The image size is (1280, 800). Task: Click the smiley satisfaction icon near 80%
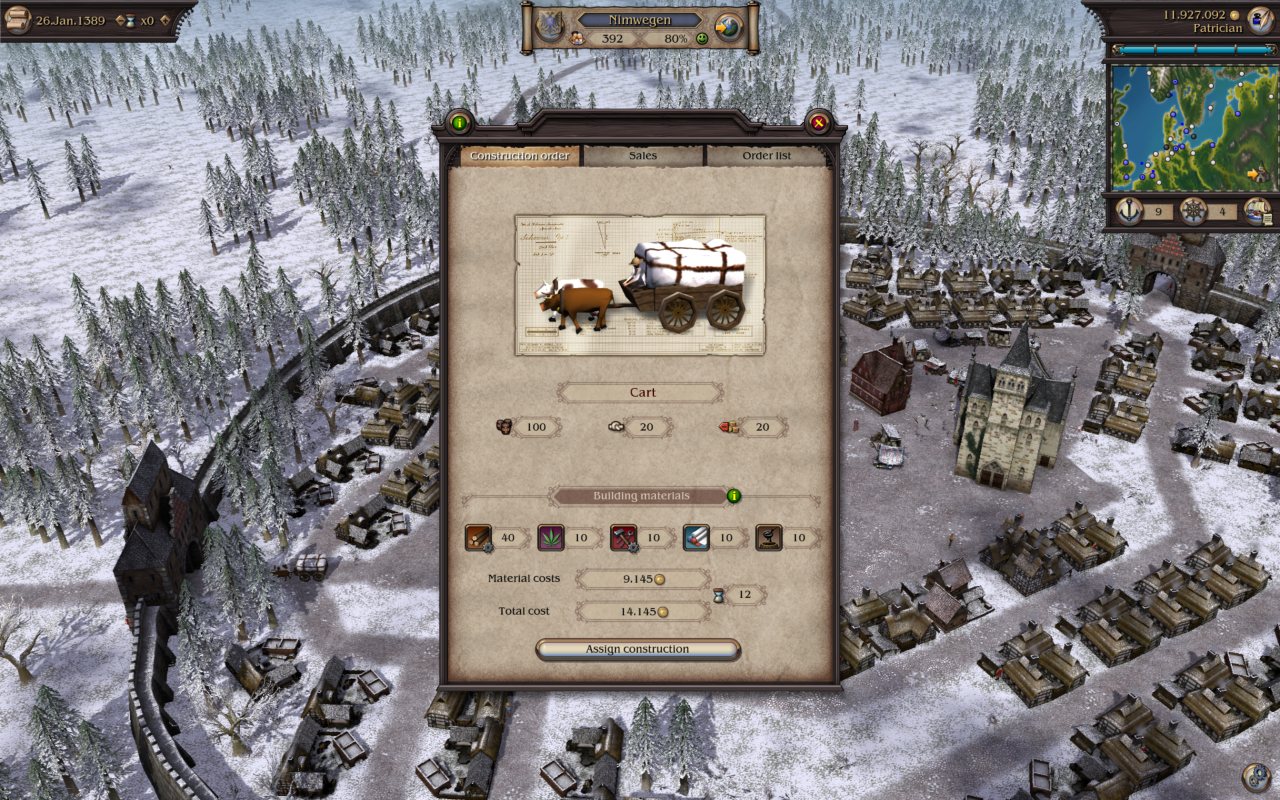(702, 38)
